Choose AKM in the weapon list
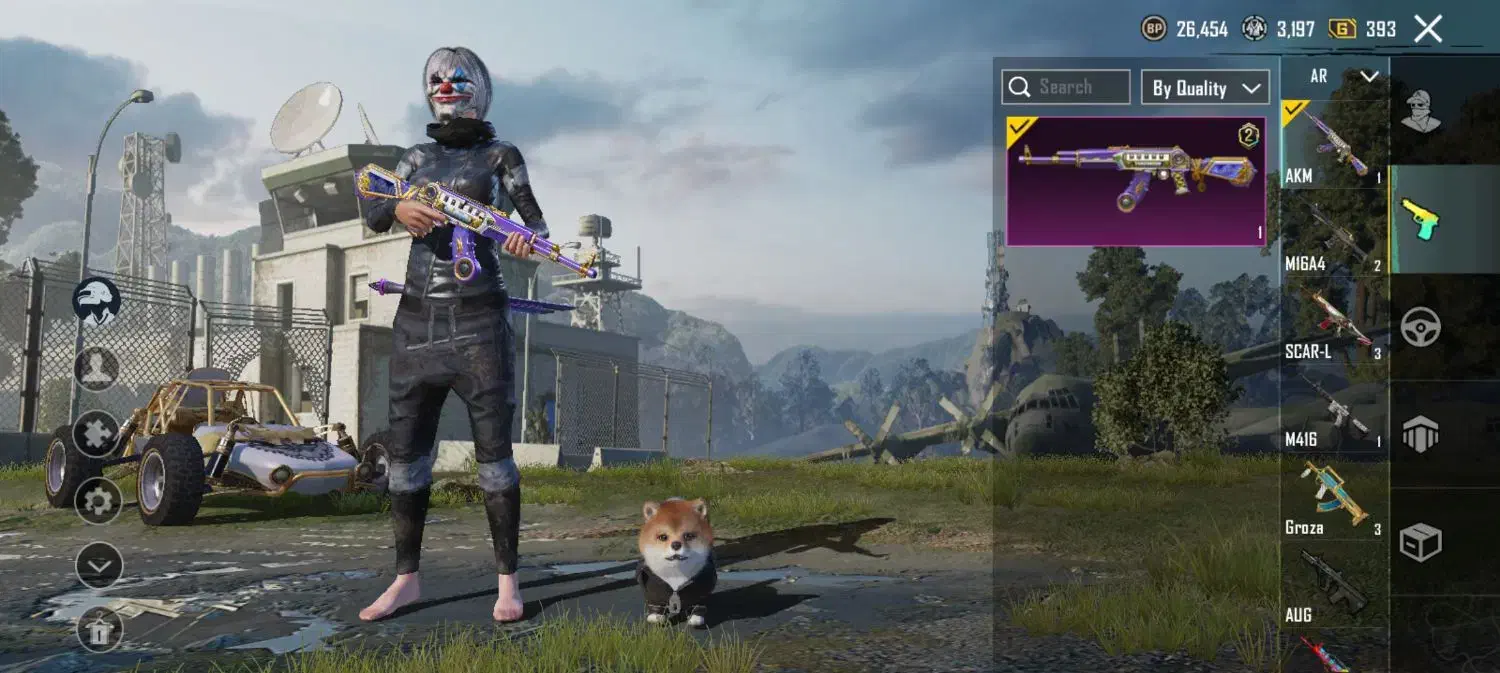Image resolution: width=1500 pixels, height=673 pixels. click(x=1334, y=145)
